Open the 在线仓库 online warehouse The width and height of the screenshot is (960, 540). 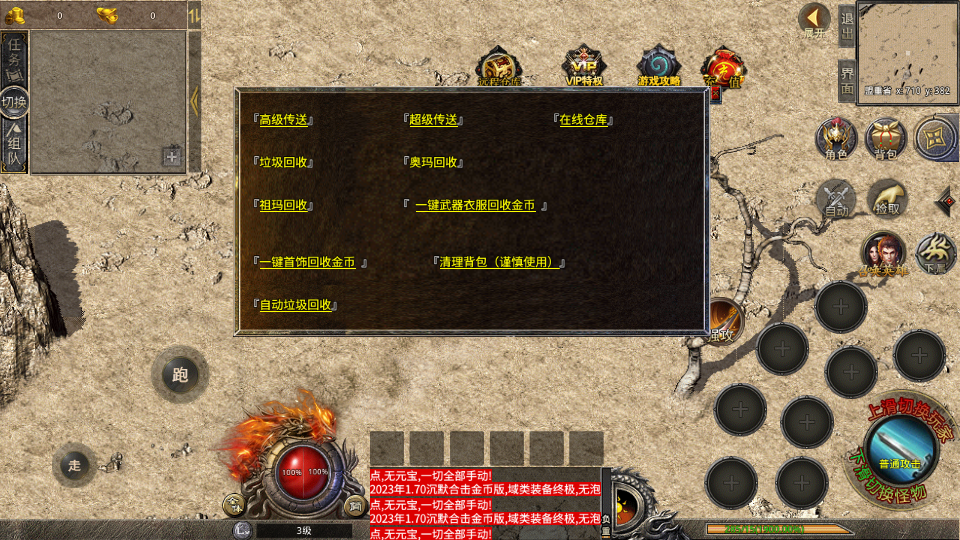(x=583, y=120)
